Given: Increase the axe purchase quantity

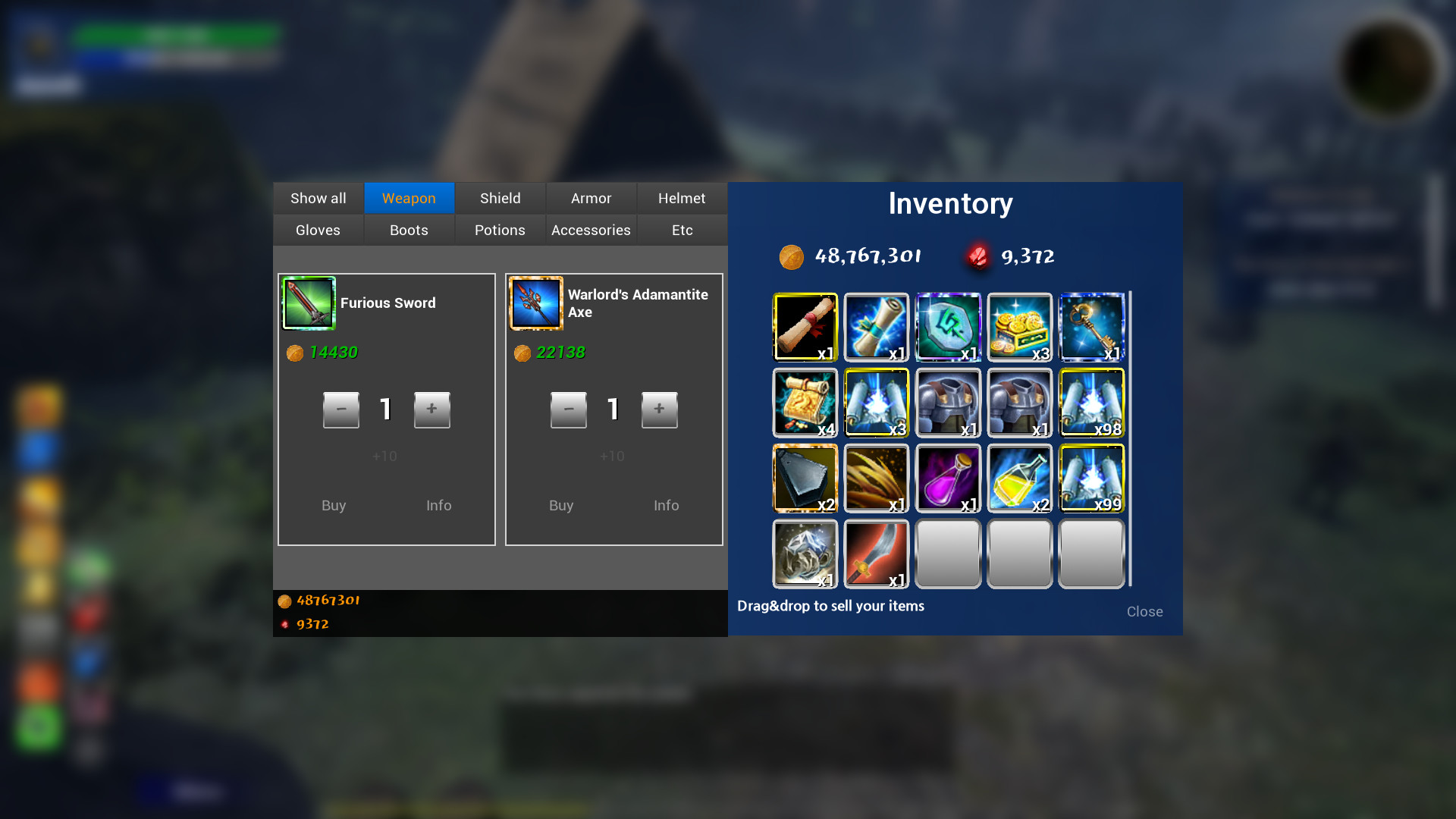Looking at the screenshot, I should coord(659,409).
